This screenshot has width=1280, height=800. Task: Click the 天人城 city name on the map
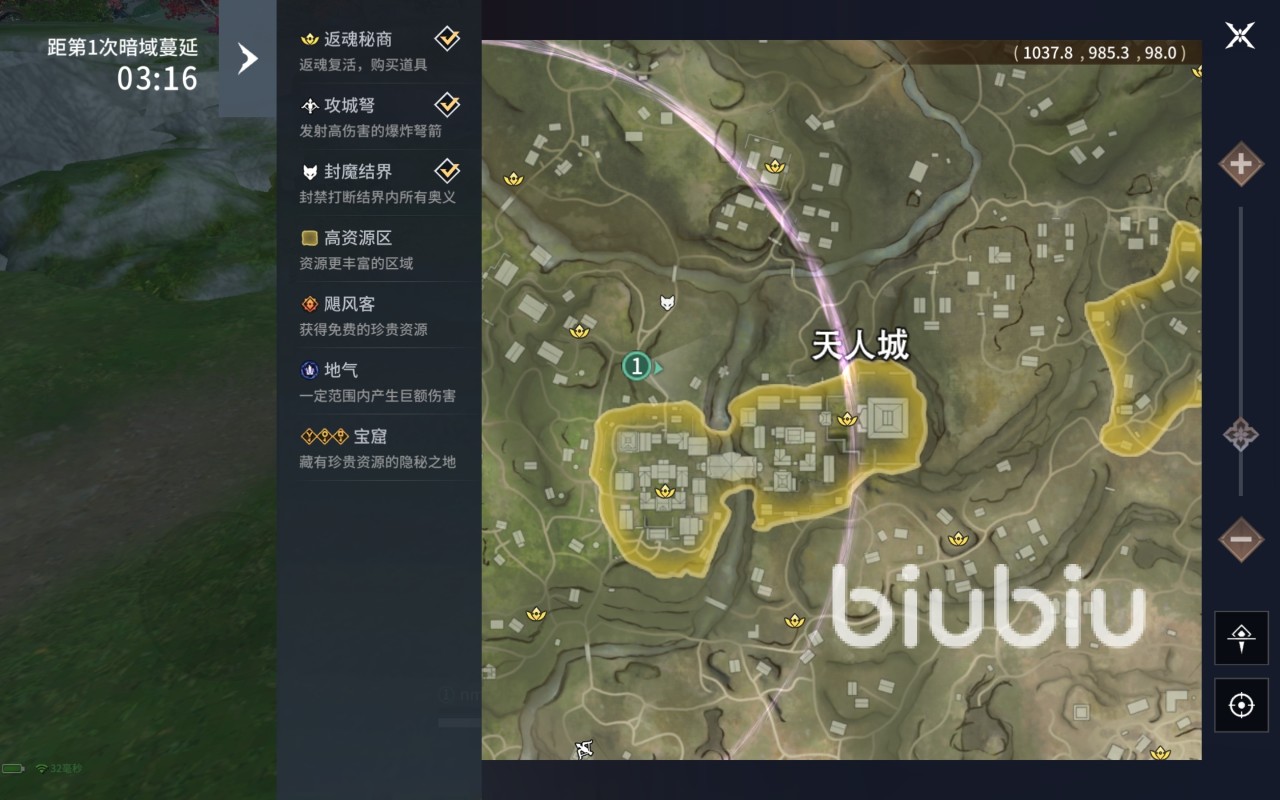pyautogui.click(x=858, y=344)
